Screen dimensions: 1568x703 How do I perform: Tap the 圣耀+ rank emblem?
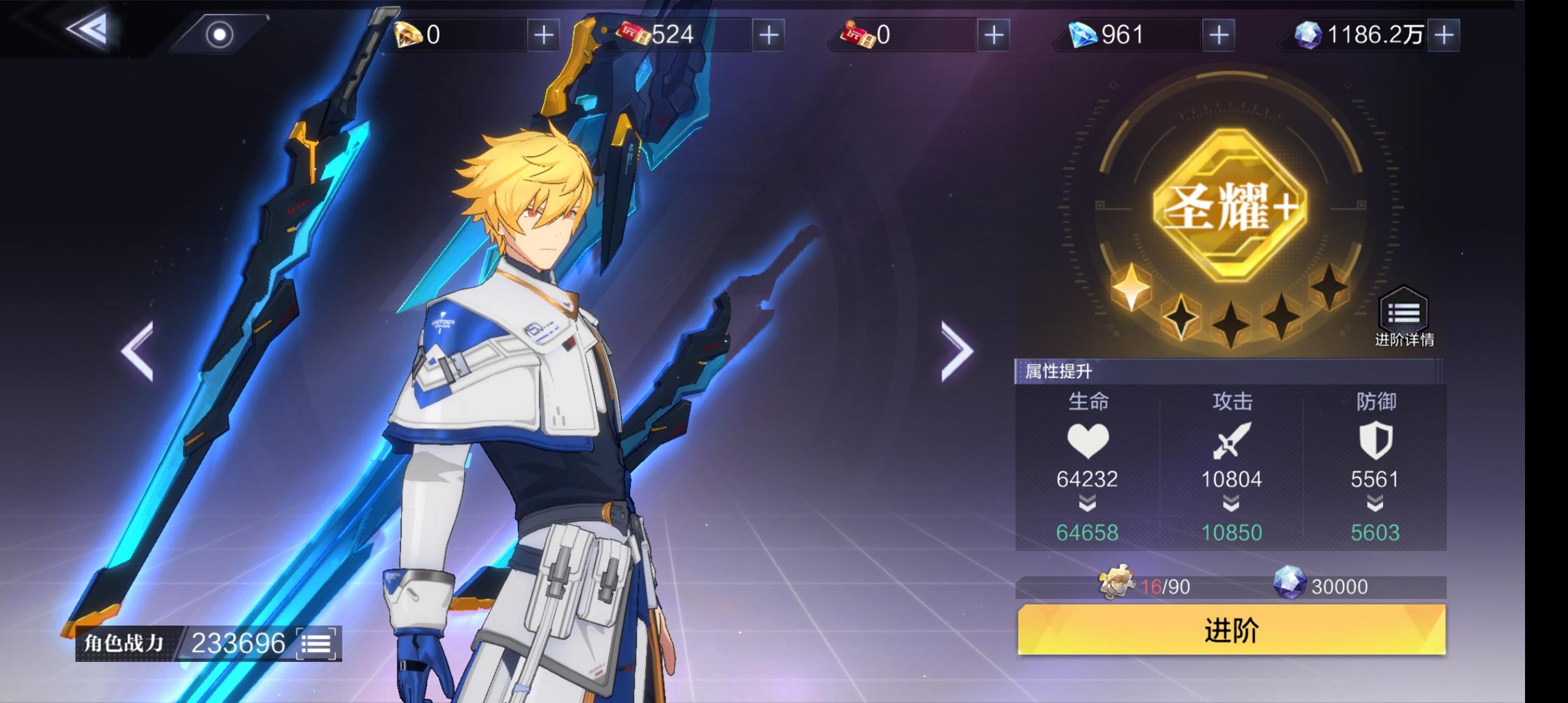pyautogui.click(x=1229, y=205)
